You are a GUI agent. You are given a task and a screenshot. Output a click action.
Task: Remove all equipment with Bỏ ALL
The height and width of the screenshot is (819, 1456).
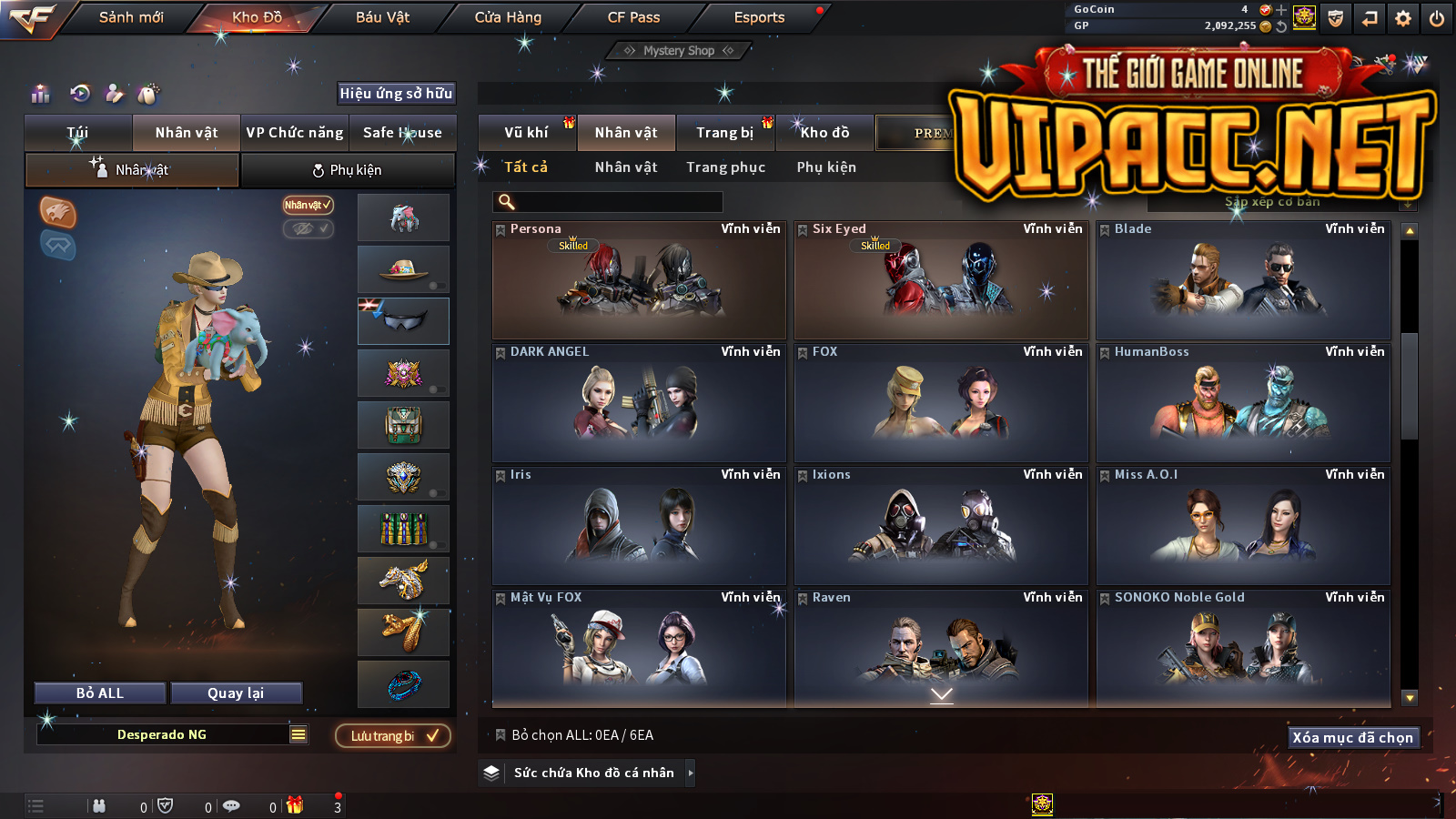100,693
